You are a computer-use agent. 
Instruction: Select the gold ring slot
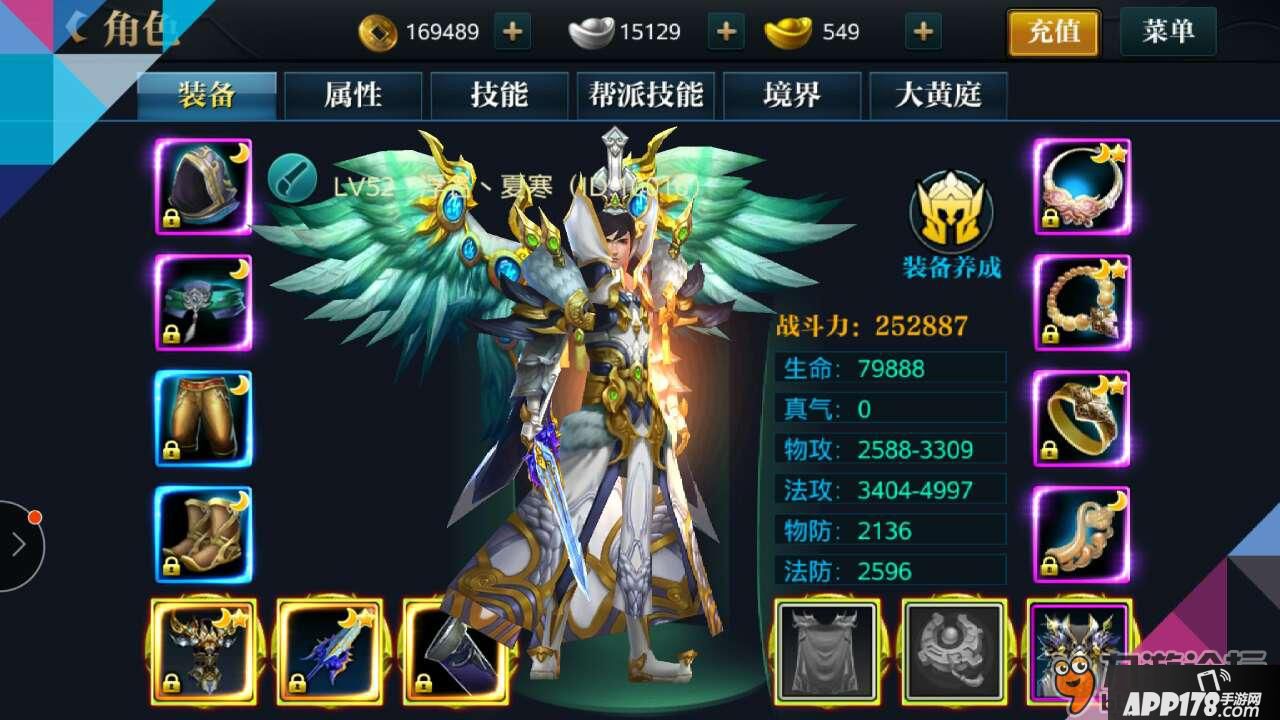point(1081,419)
